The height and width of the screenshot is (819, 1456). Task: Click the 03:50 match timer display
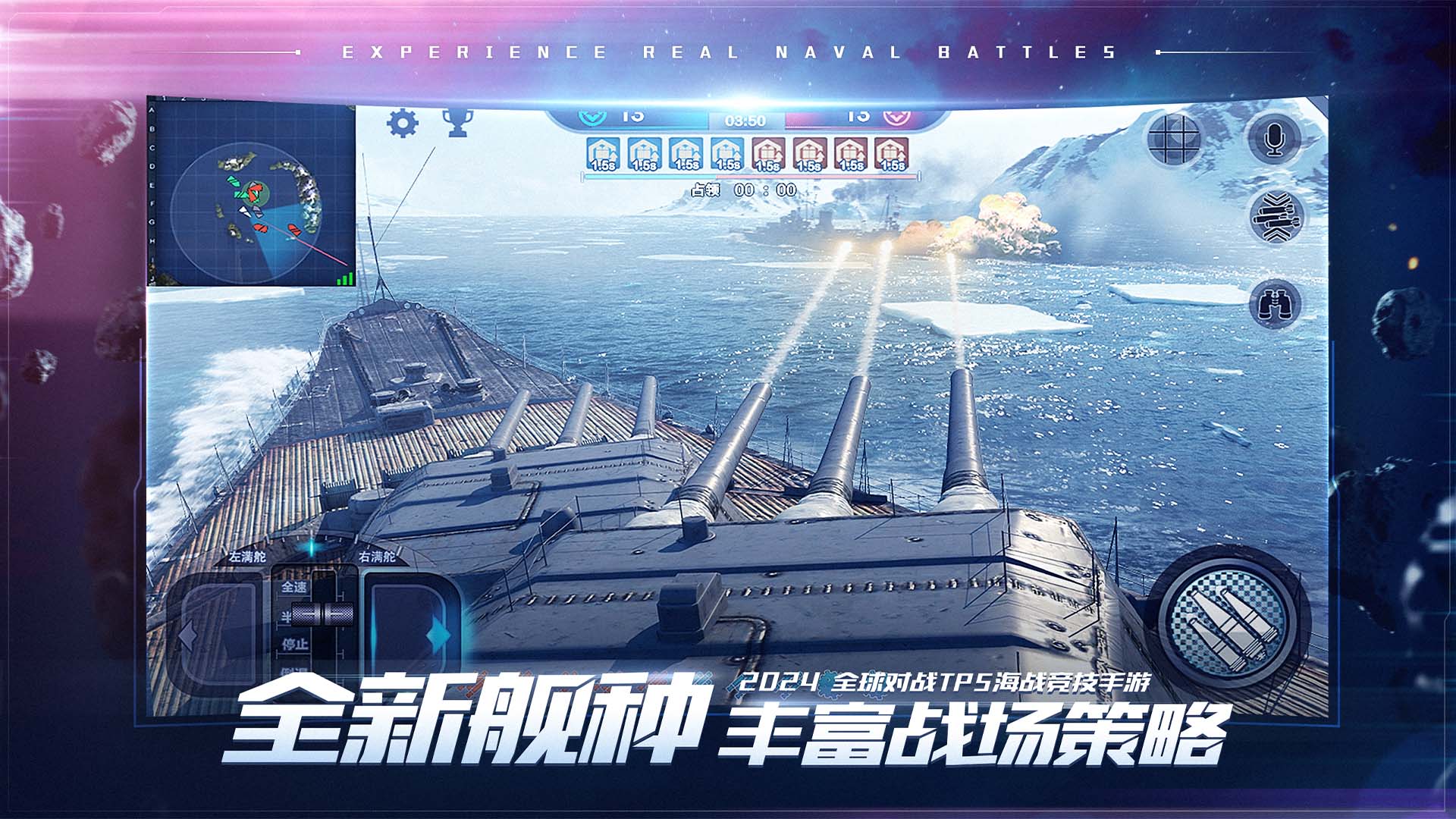point(744,120)
